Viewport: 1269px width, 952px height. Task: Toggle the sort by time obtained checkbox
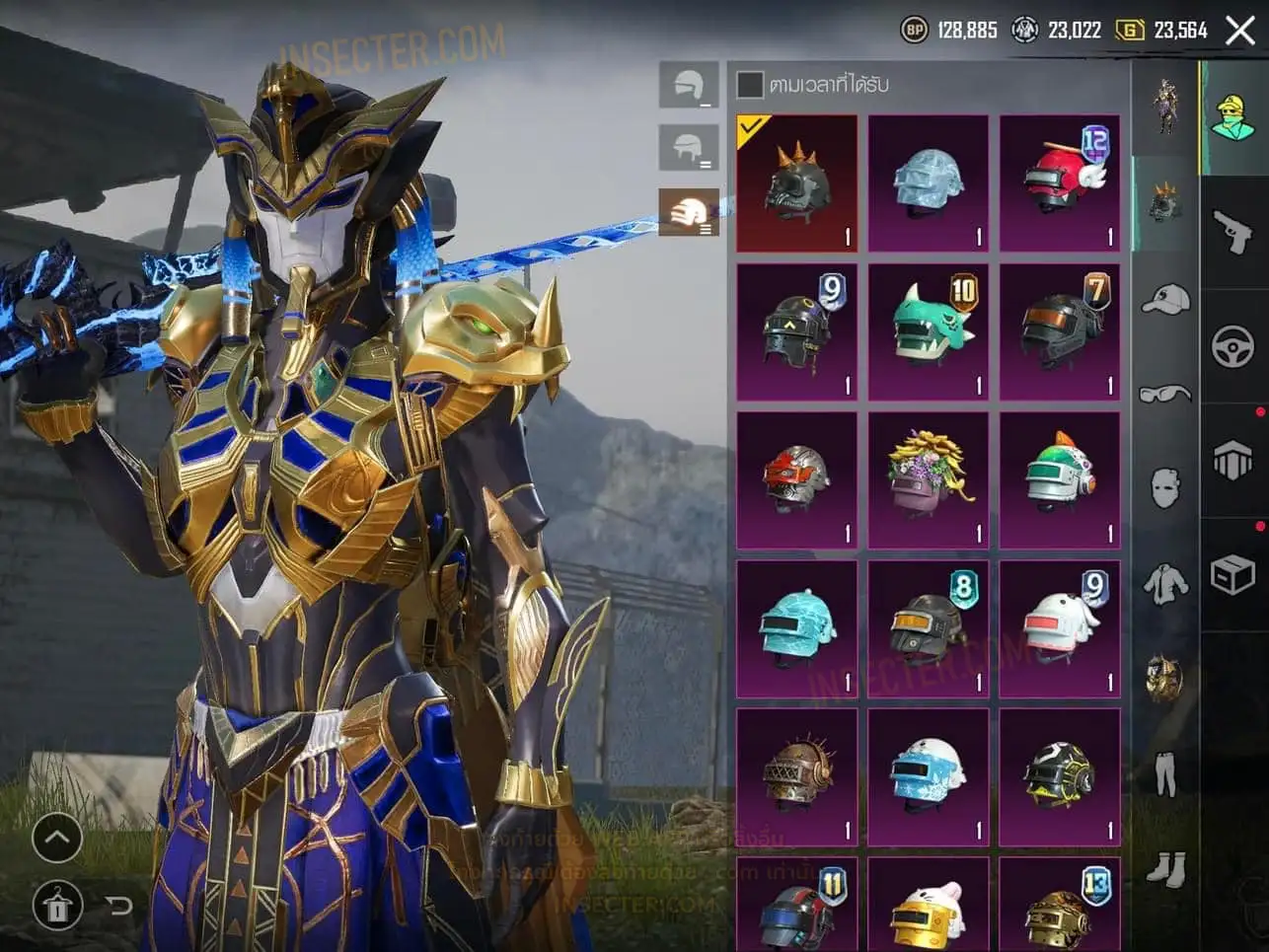[750, 85]
